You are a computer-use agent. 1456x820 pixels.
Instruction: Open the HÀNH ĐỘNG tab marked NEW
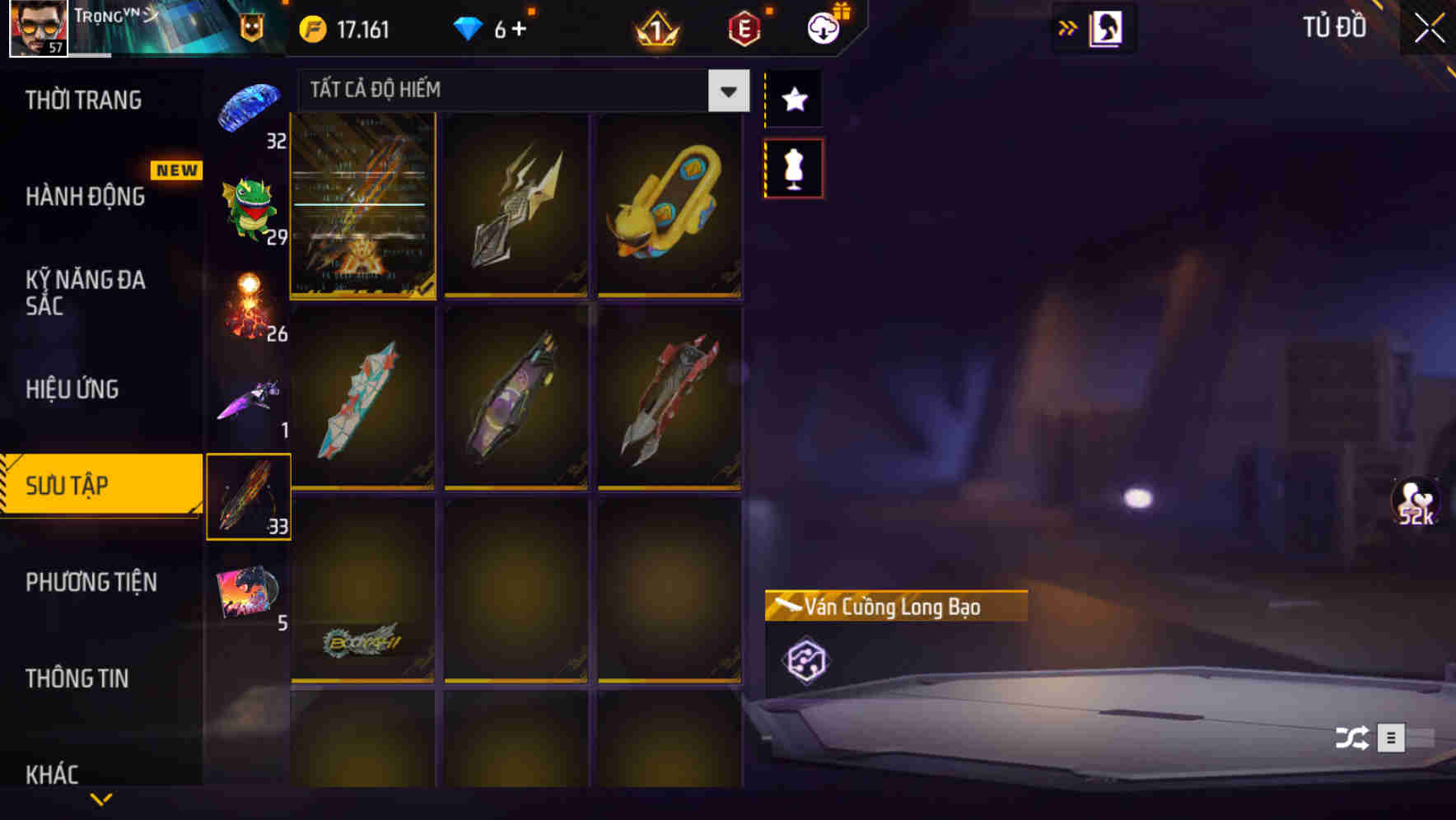85,197
